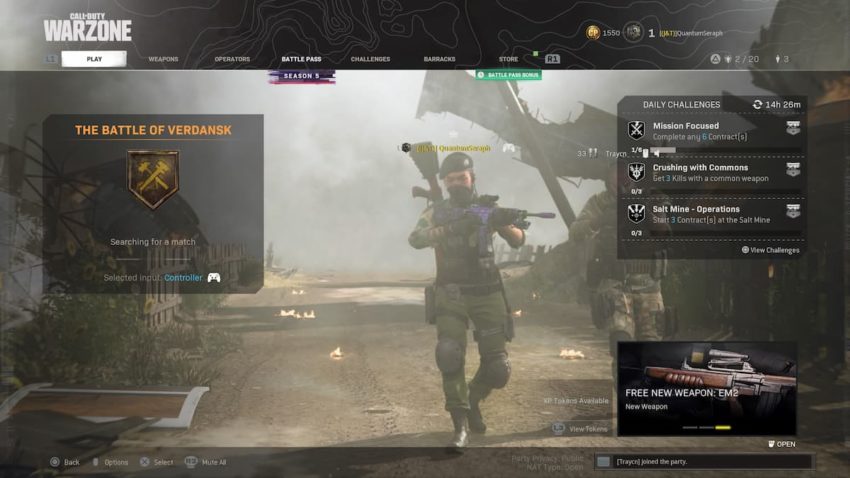The width and height of the screenshot is (850, 478).
Task: Open the Store tab
Action: tap(509, 59)
